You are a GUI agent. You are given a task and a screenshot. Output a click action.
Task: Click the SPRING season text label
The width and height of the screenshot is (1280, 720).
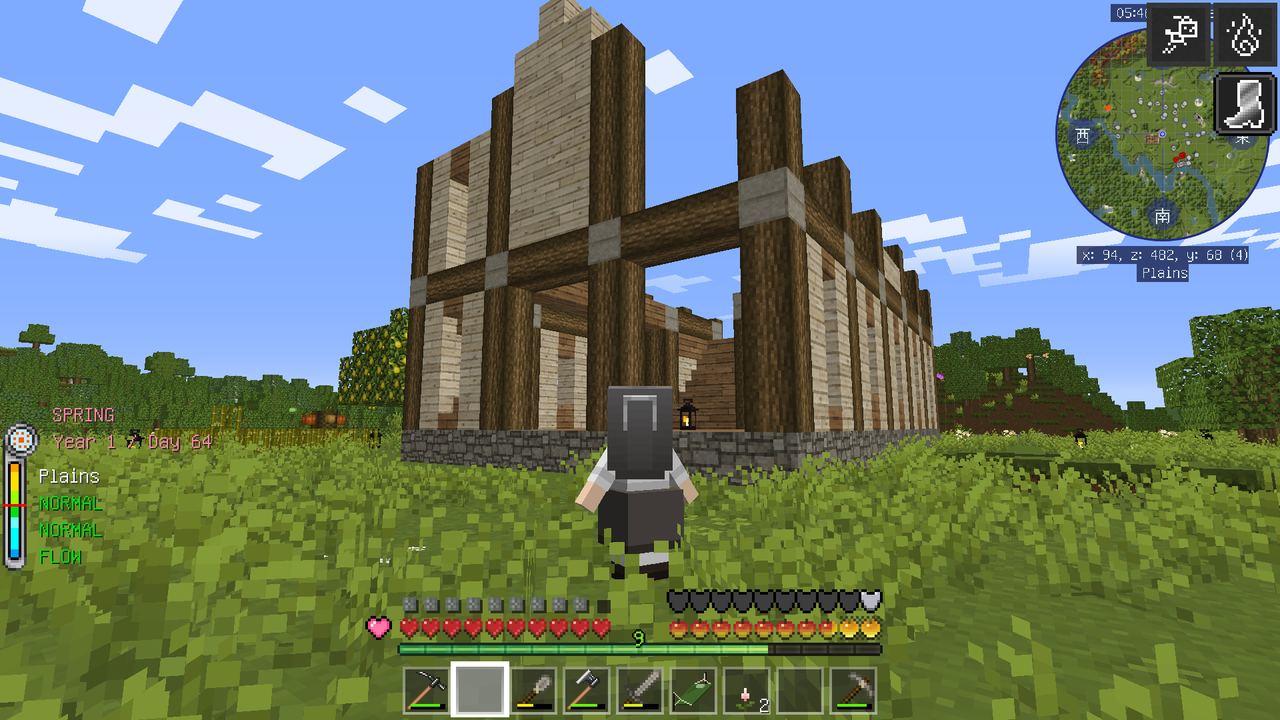(84, 414)
